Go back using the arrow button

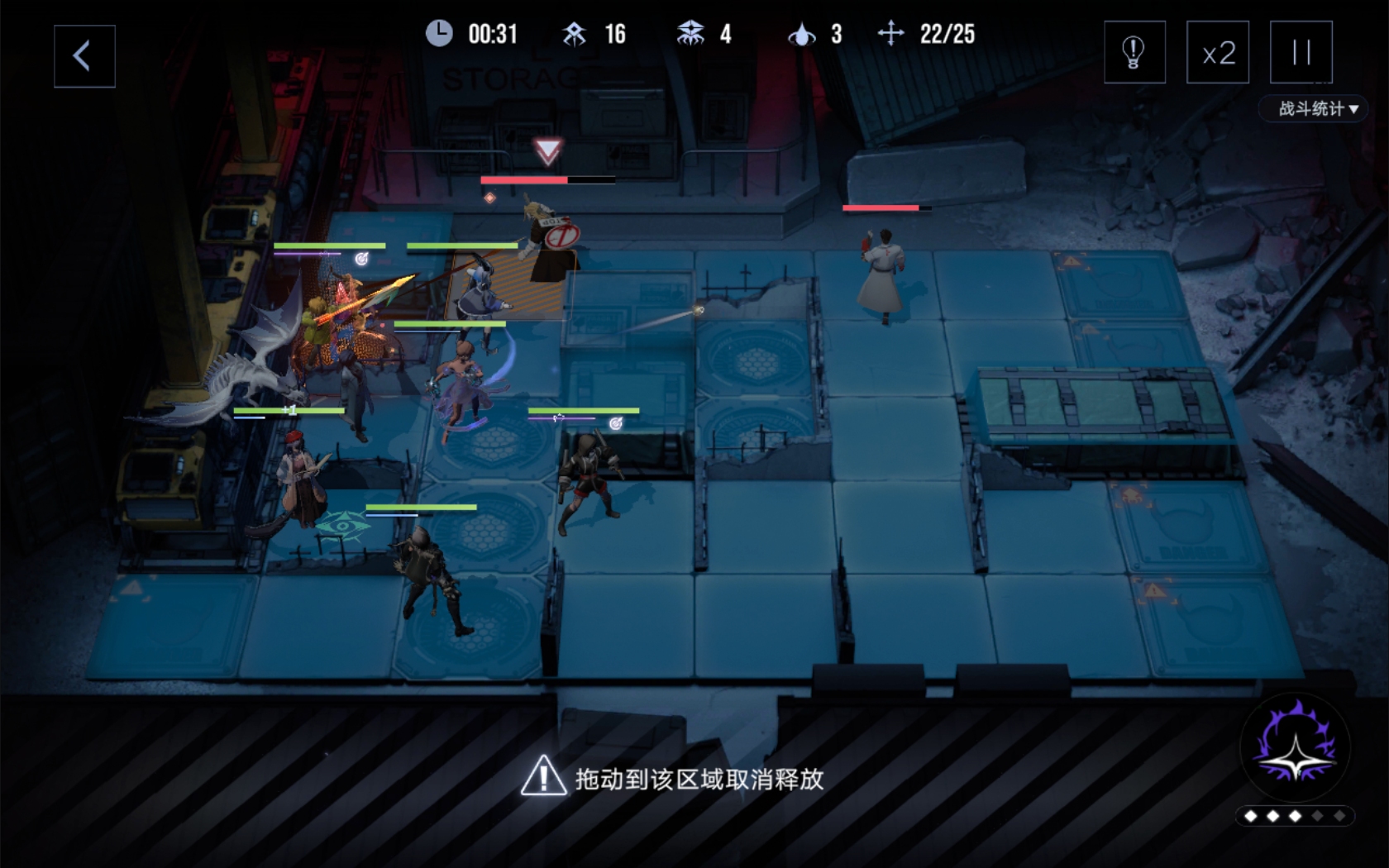click(84, 56)
